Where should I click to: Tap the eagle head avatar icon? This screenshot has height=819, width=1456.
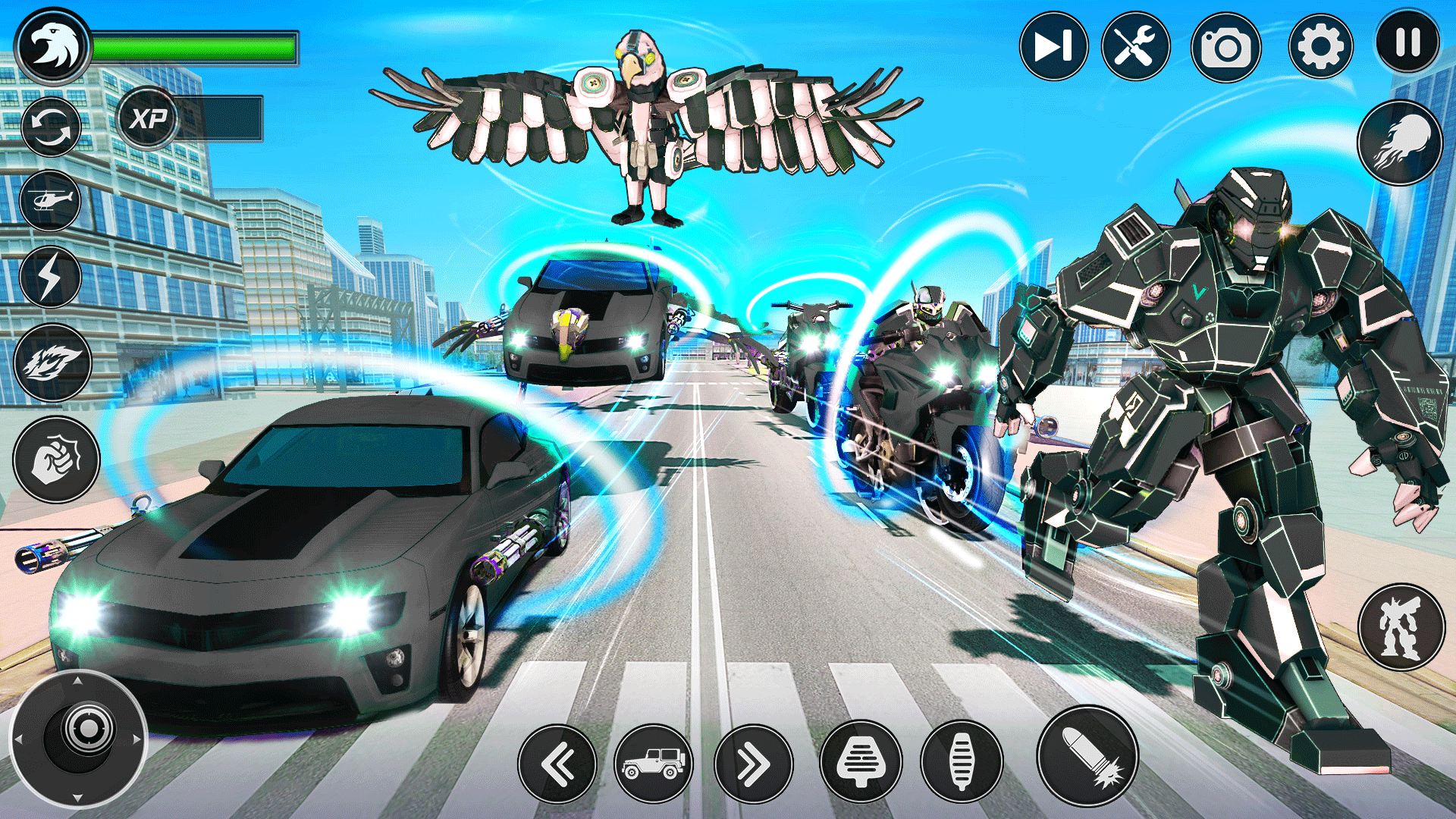point(52,47)
